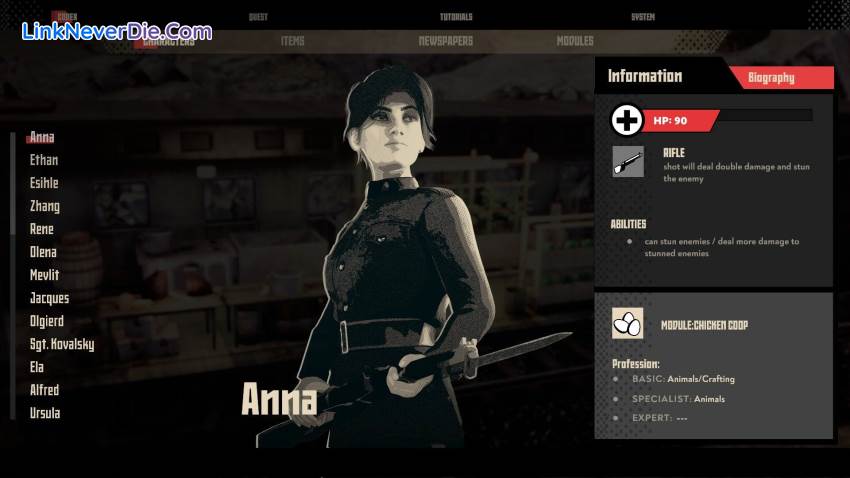
Task: Select Esihle in the character list
Action: [44, 183]
